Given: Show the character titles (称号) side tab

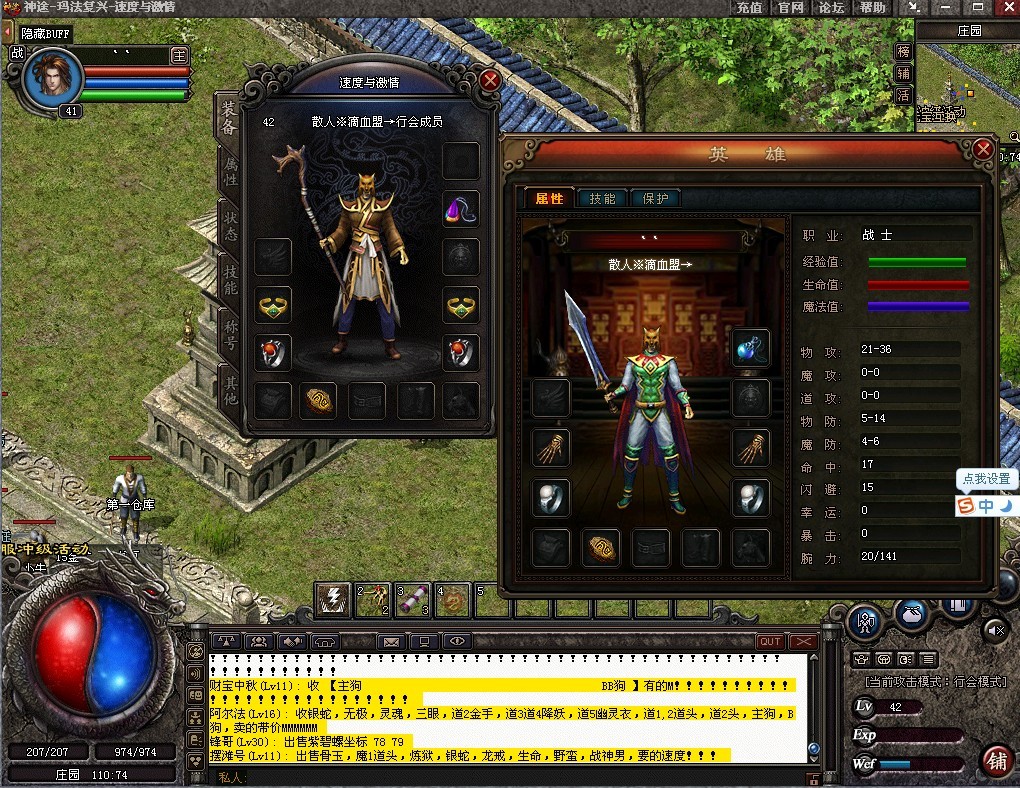Looking at the screenshot, I should click(x=229, y=333).
